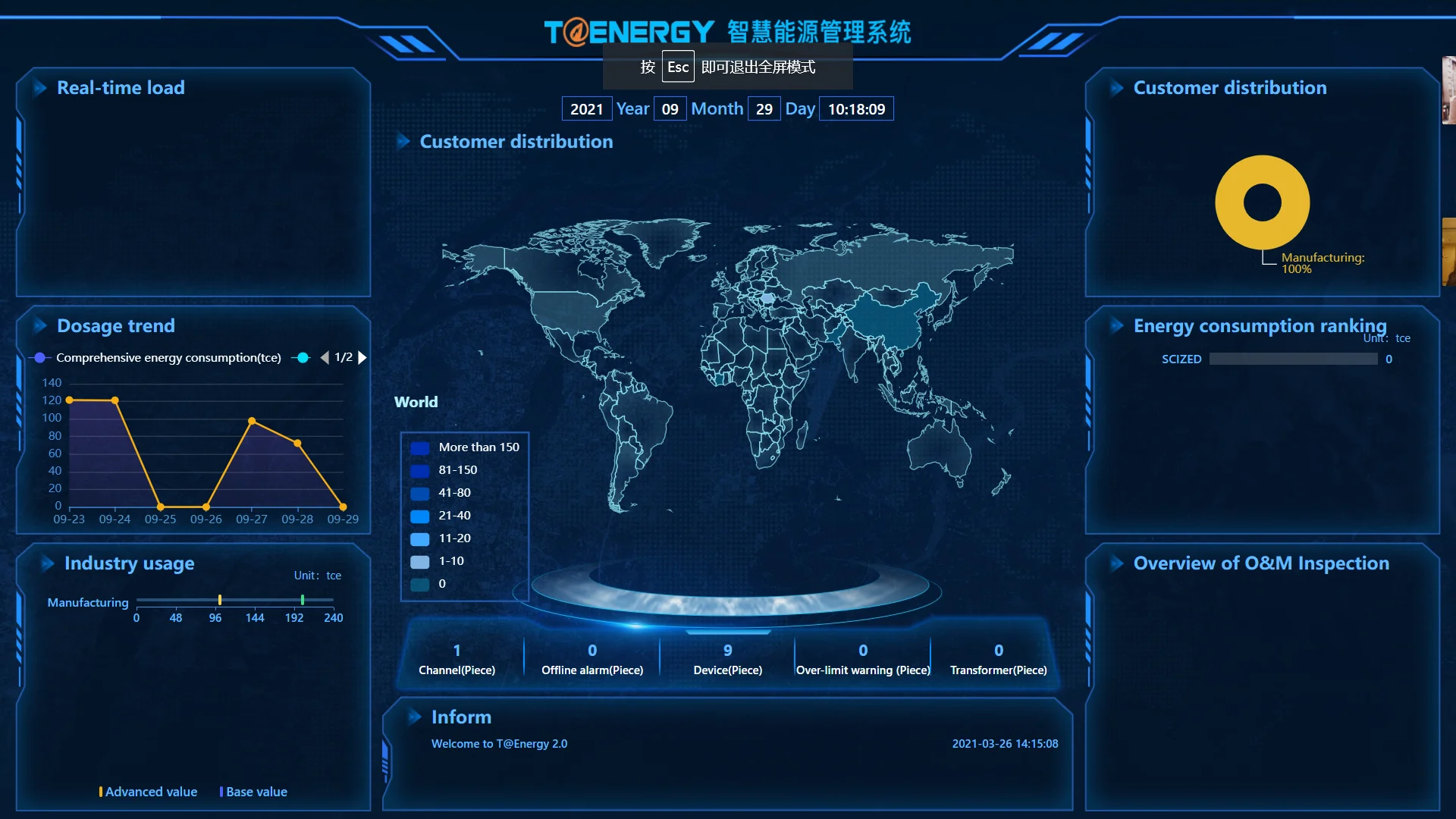
Task: Click the Overview of O&M Inspection arrow icon
Action: [1116, 563]
